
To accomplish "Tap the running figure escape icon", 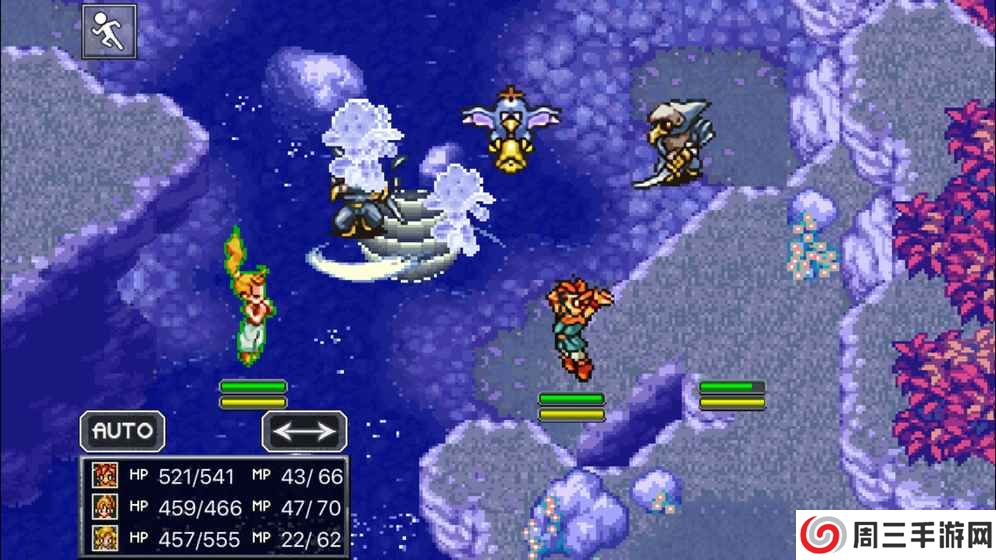I will [x=109, y=33].
